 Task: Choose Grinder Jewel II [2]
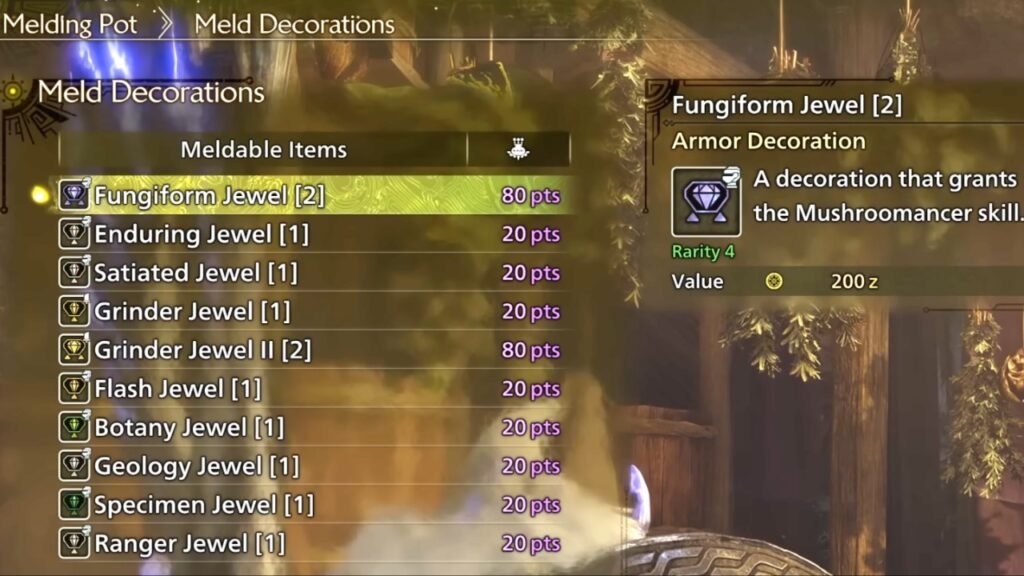pyautogui.click(x=203, y=350)
